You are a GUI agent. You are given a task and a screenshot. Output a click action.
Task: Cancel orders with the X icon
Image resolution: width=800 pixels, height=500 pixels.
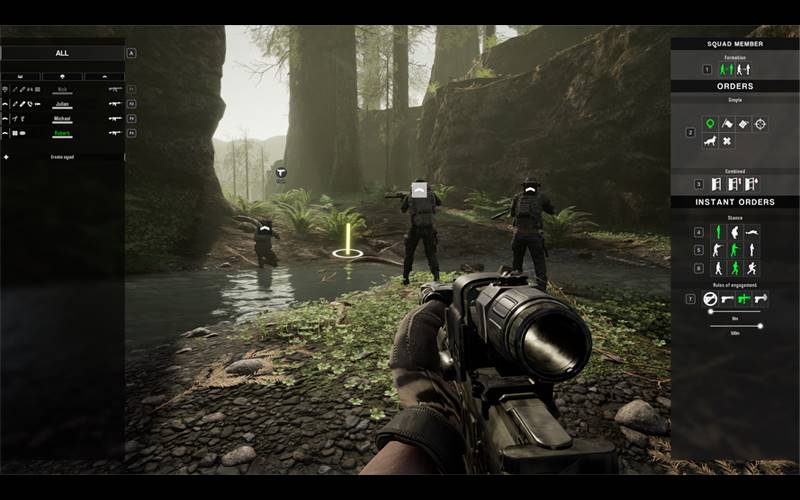tap(727, 141)
